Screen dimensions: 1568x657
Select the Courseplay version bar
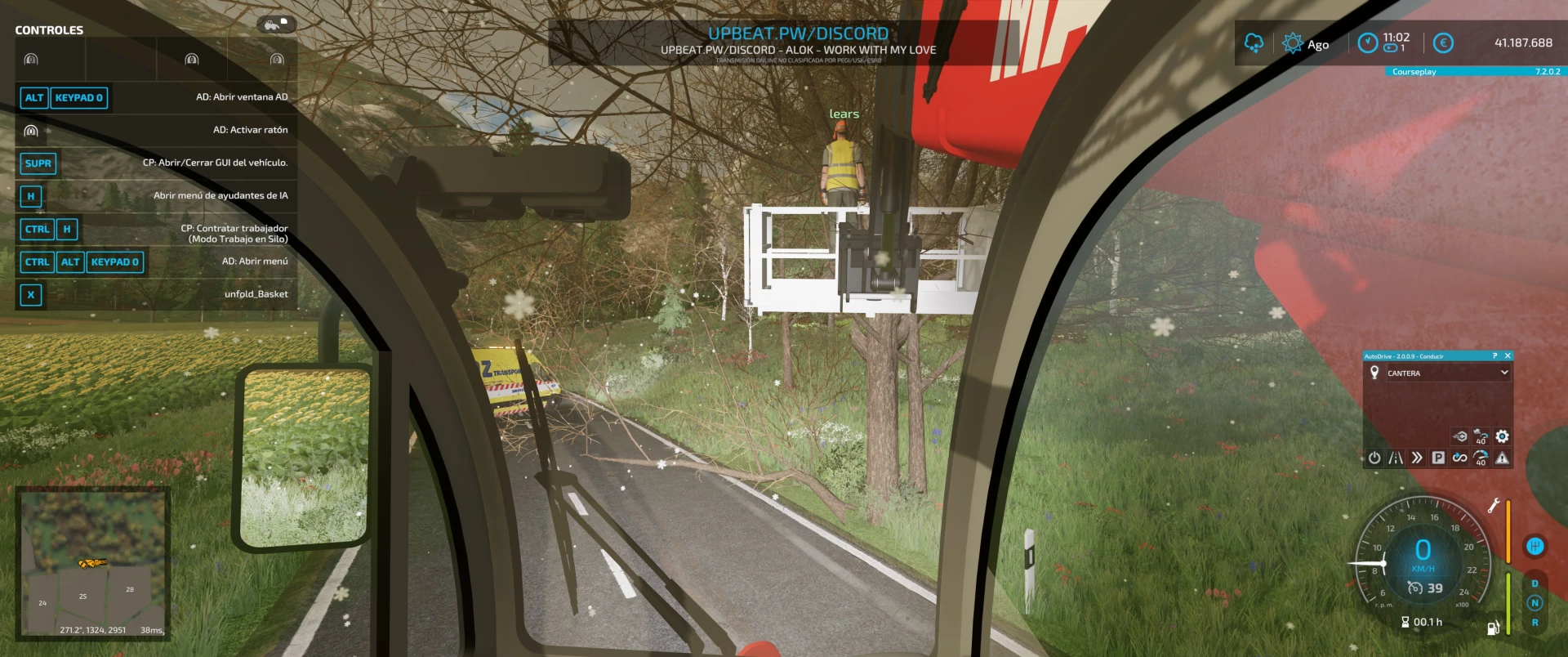(1476, 72)
